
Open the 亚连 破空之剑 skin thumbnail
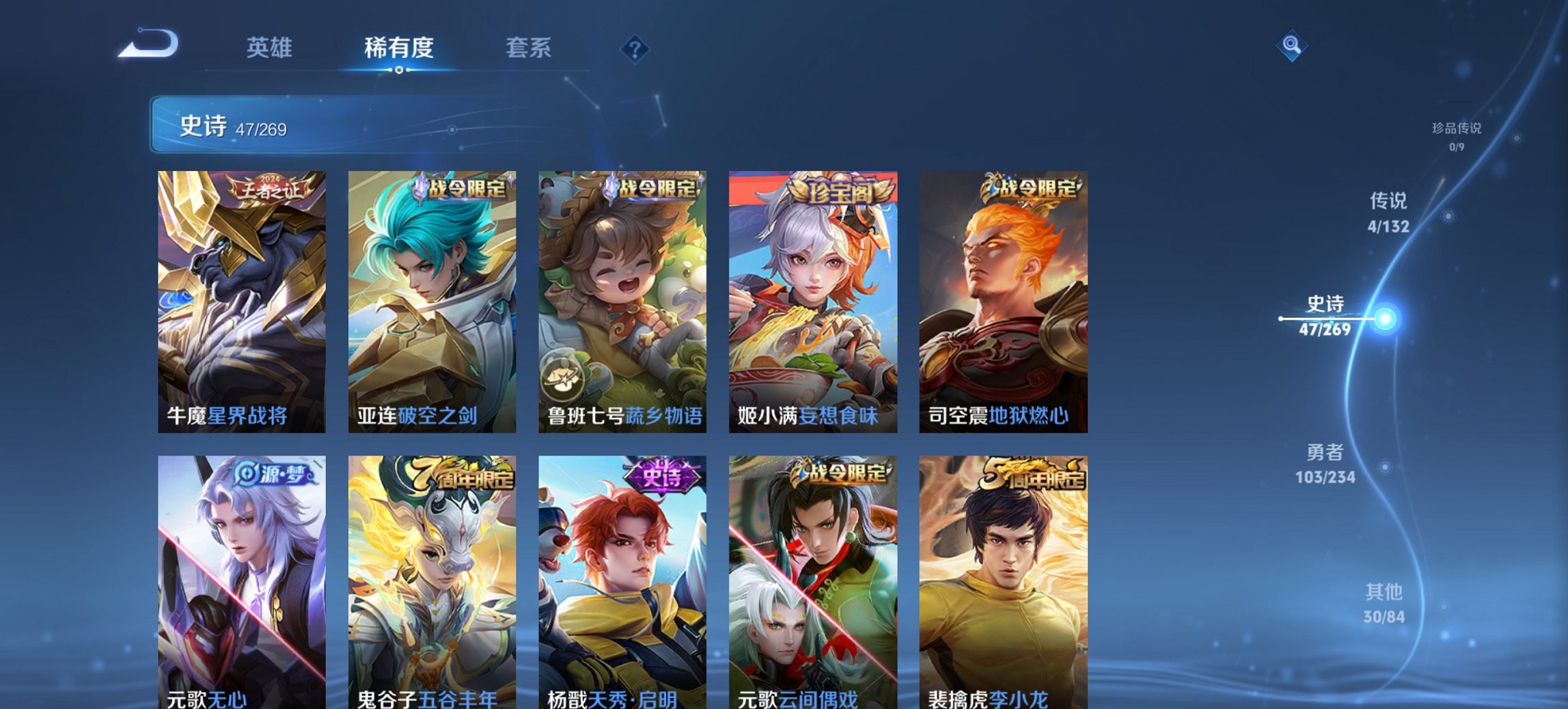pos(430,301)
